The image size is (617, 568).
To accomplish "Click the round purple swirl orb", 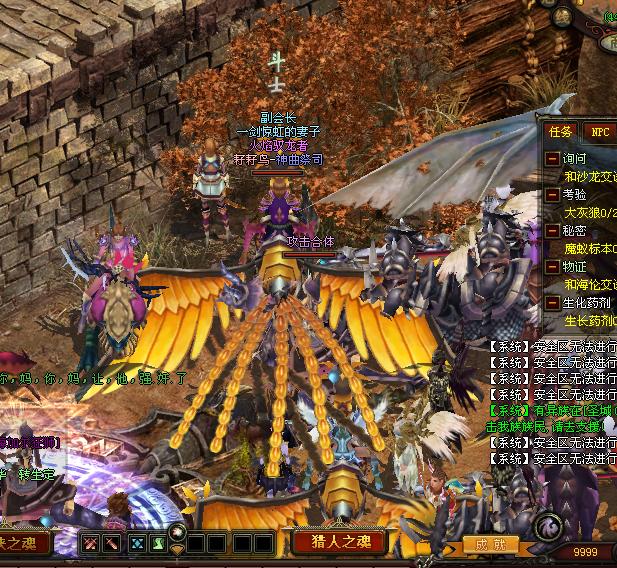I will tap(547, 526).
